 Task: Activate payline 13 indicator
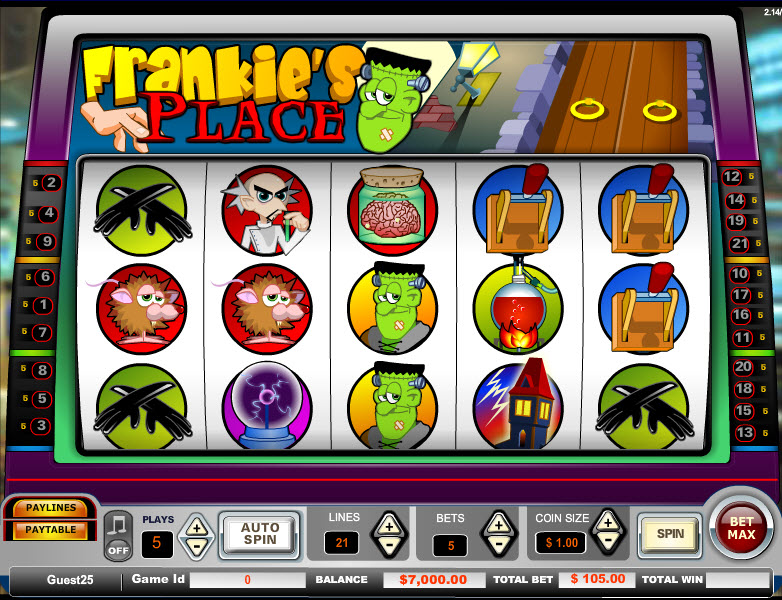(x=744, y=433)
